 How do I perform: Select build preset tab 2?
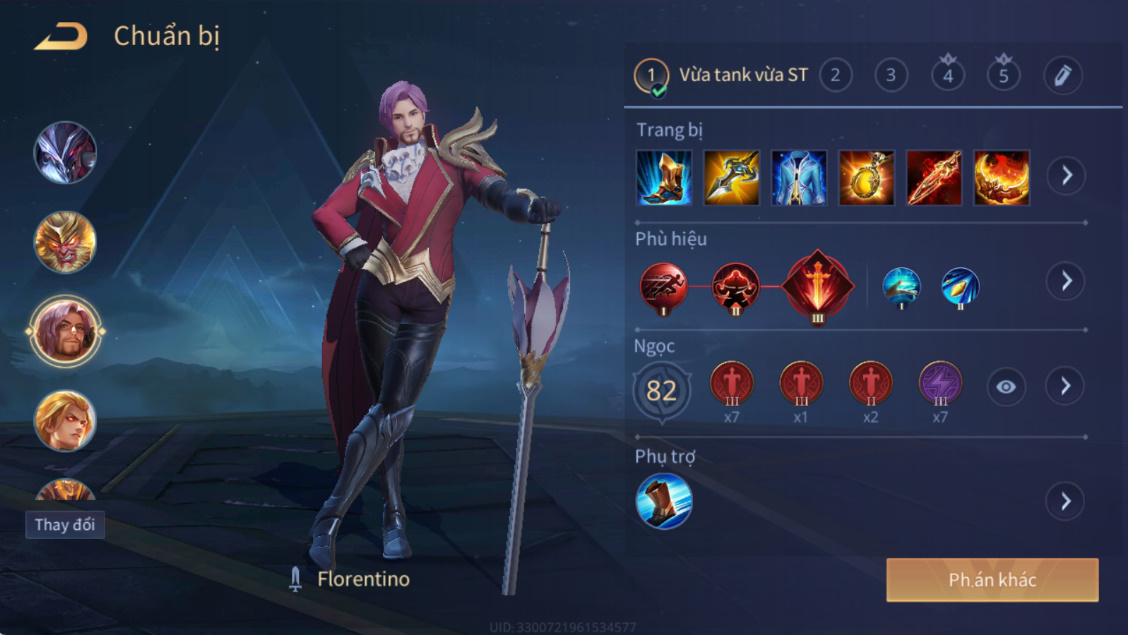[x=835, y=75]
